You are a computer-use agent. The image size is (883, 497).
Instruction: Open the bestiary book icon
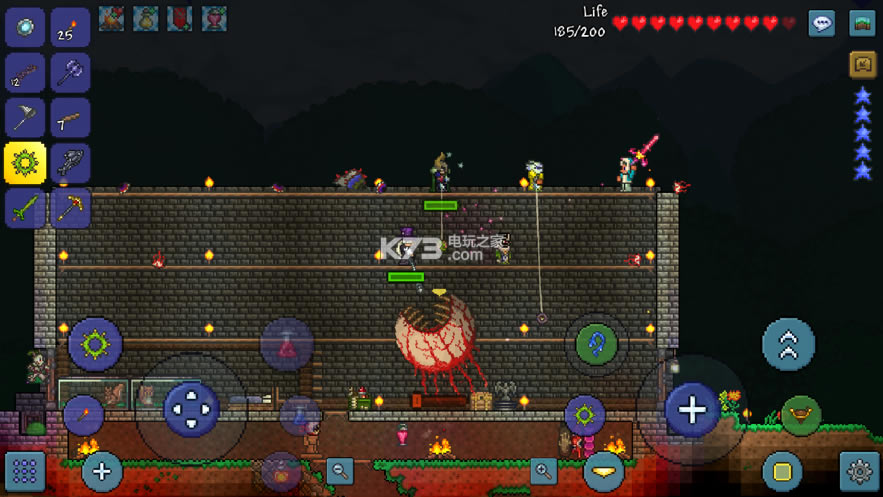coord(862,64)
